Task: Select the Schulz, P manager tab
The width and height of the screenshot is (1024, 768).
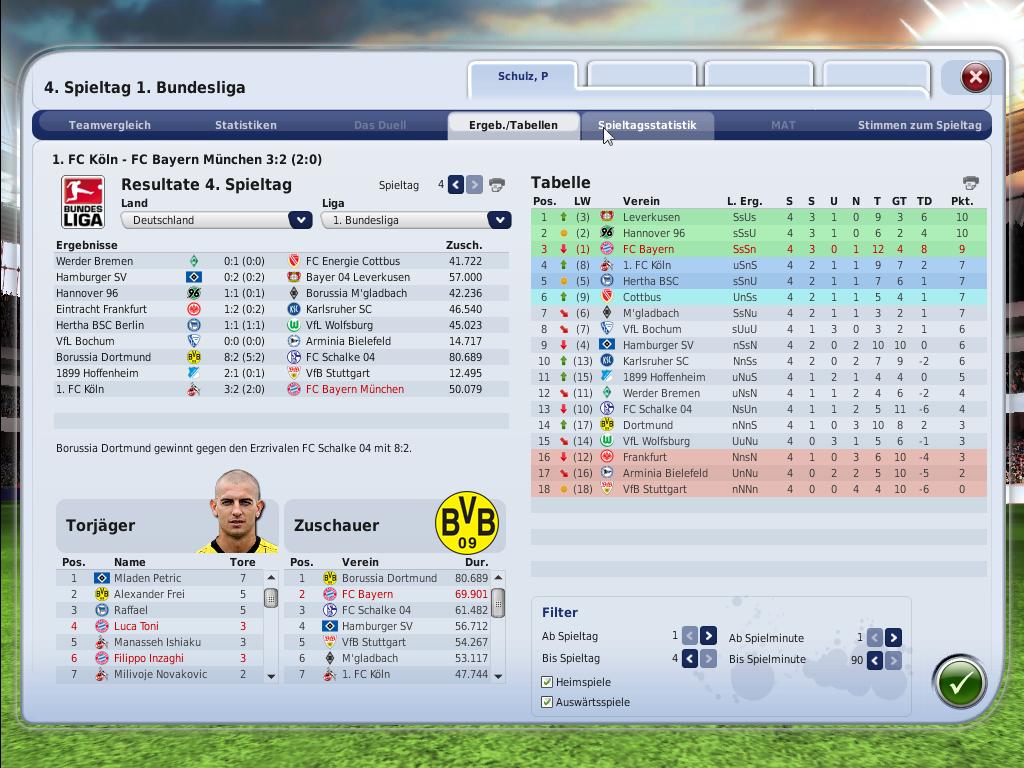Action: tap(523, 77)
